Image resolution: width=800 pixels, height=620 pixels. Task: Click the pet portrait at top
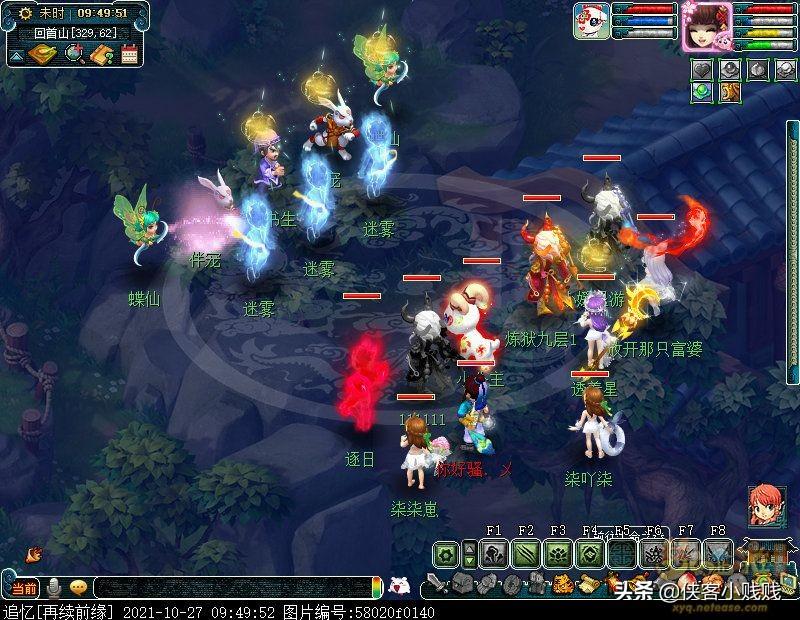coord(590,21)
